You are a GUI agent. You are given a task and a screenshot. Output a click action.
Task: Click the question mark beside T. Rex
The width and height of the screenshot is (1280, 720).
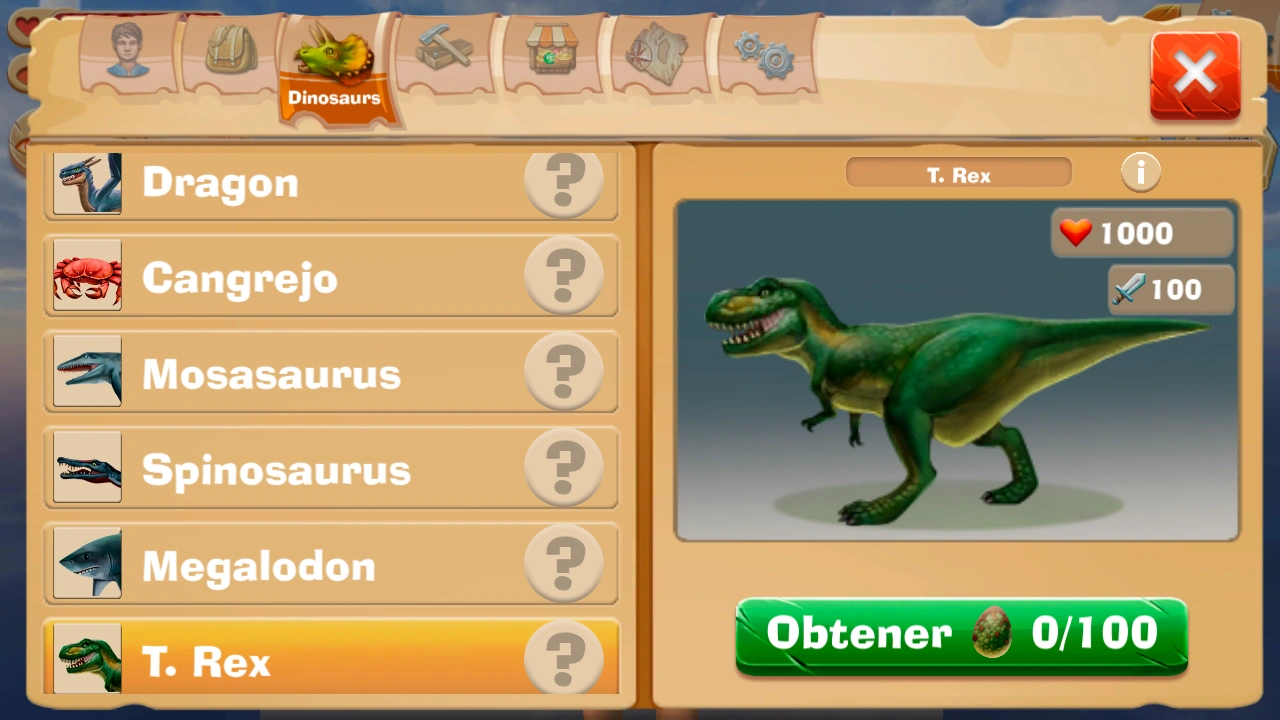coord(565,657)
